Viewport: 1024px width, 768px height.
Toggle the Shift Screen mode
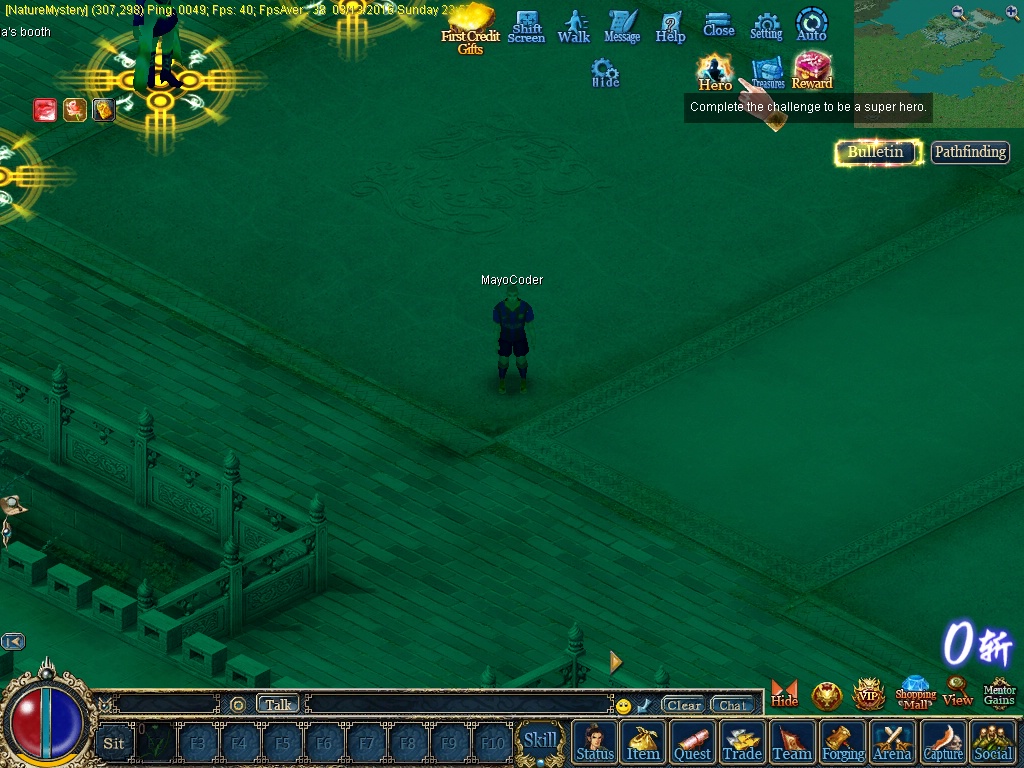pyautogui.click(x=526, y=28)
